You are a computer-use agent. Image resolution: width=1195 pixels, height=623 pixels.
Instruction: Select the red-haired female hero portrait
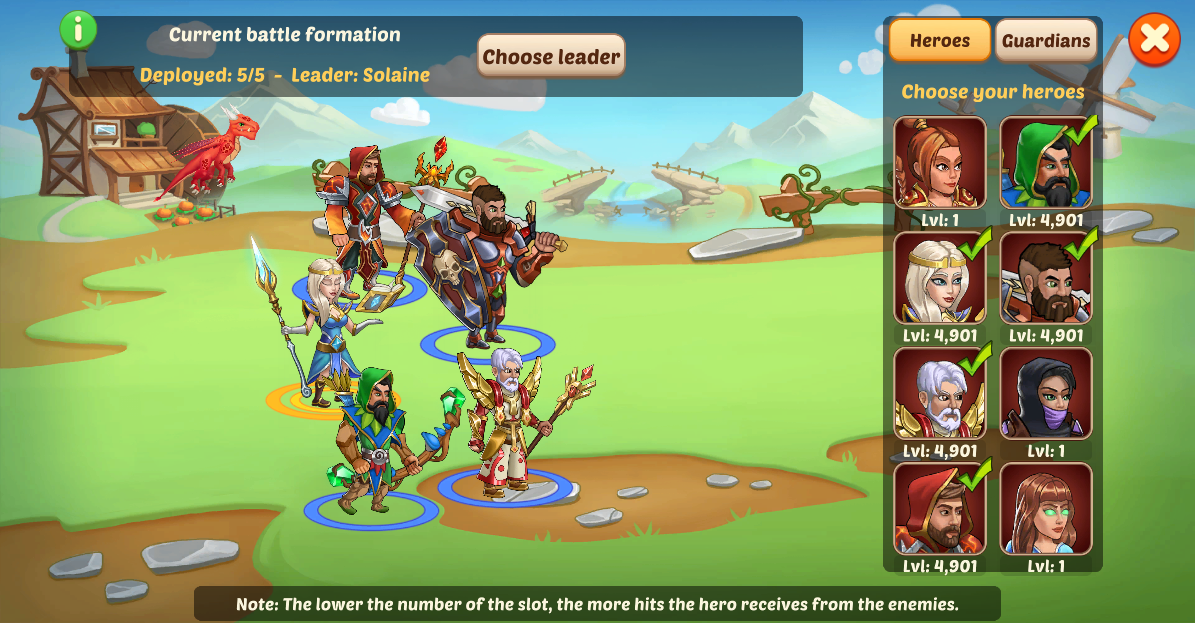tap(939, 162)
